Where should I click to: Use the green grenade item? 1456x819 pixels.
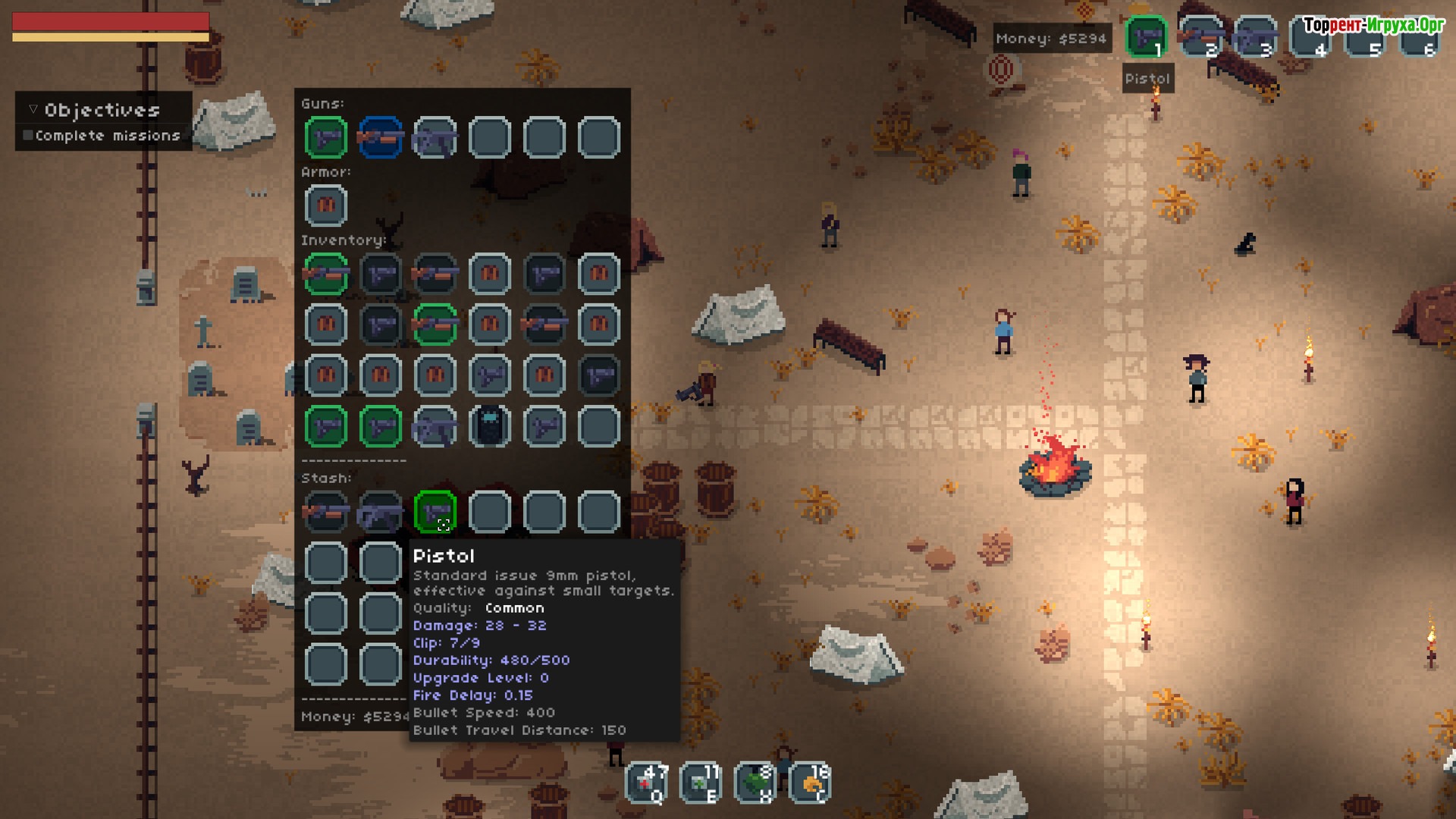755,783
